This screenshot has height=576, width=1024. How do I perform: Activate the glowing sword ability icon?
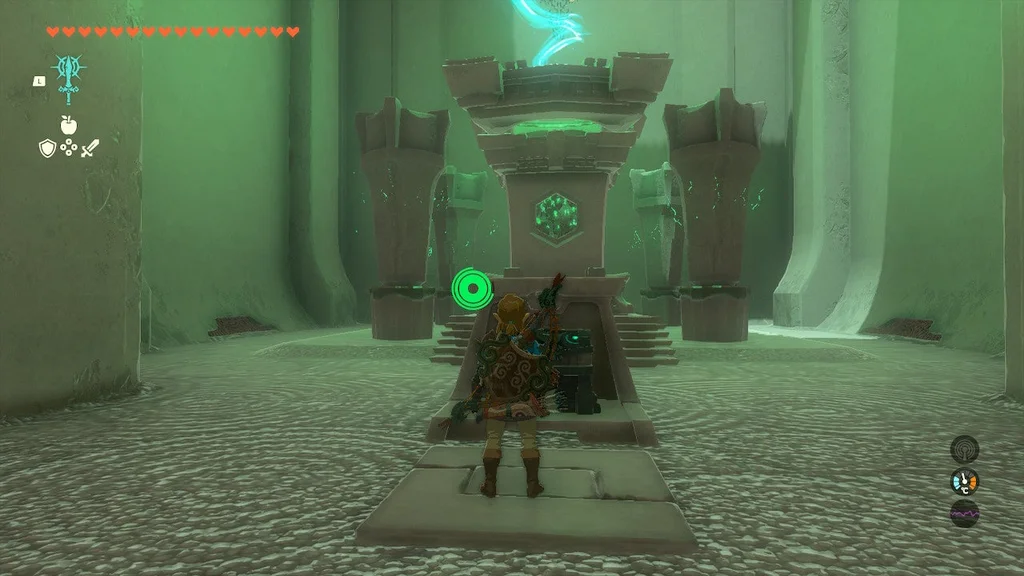69,75
